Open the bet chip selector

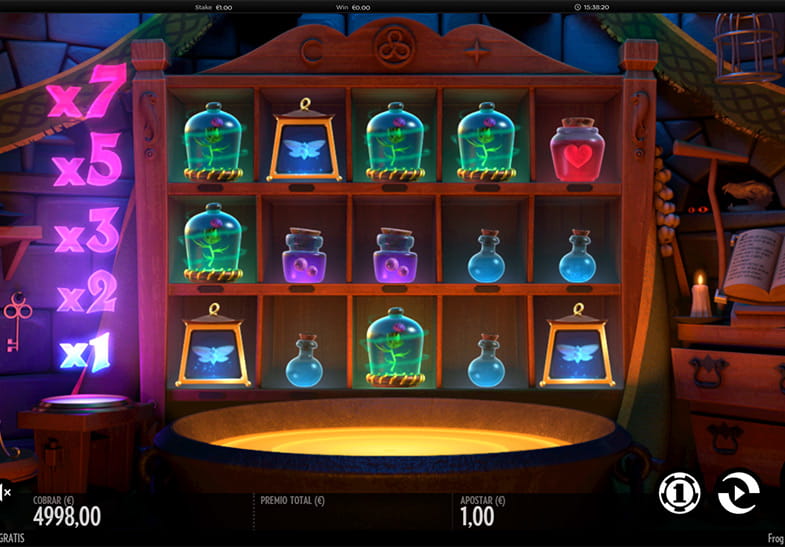pyautogui.click(x=679, y=493)
